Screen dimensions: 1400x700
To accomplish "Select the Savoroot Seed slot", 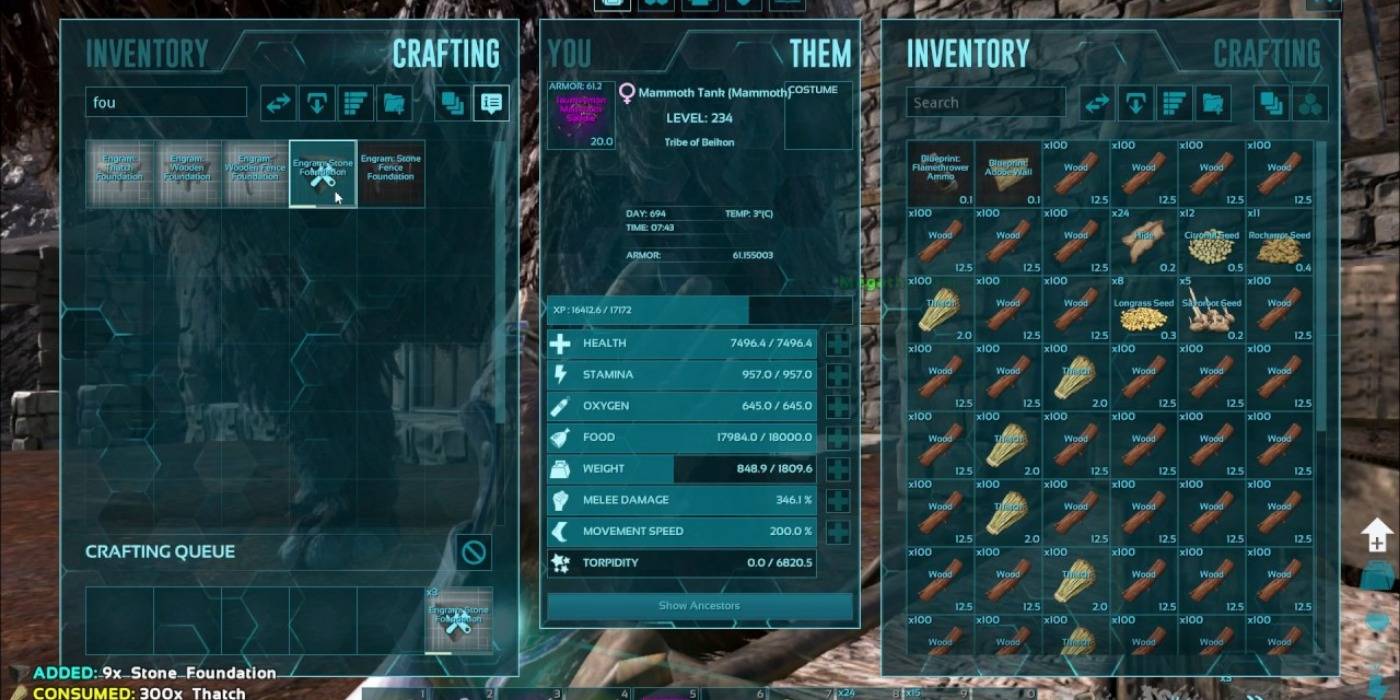I will (1212, 309).
